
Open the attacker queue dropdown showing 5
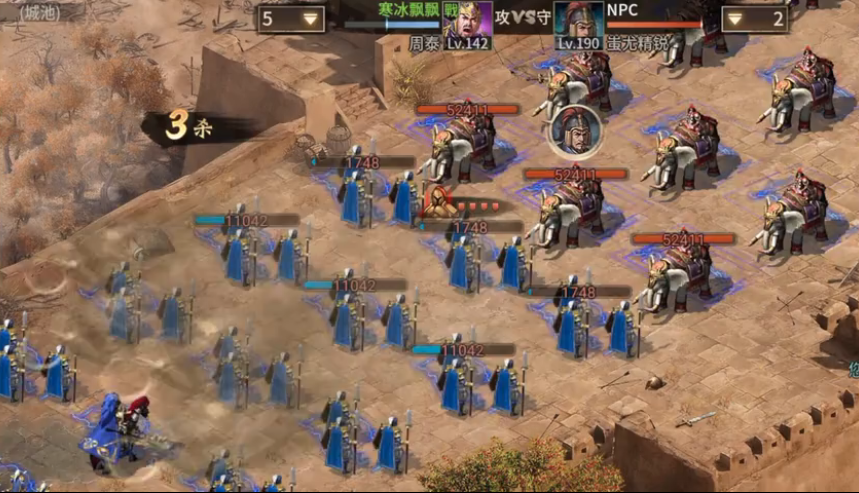coord(290,19)
